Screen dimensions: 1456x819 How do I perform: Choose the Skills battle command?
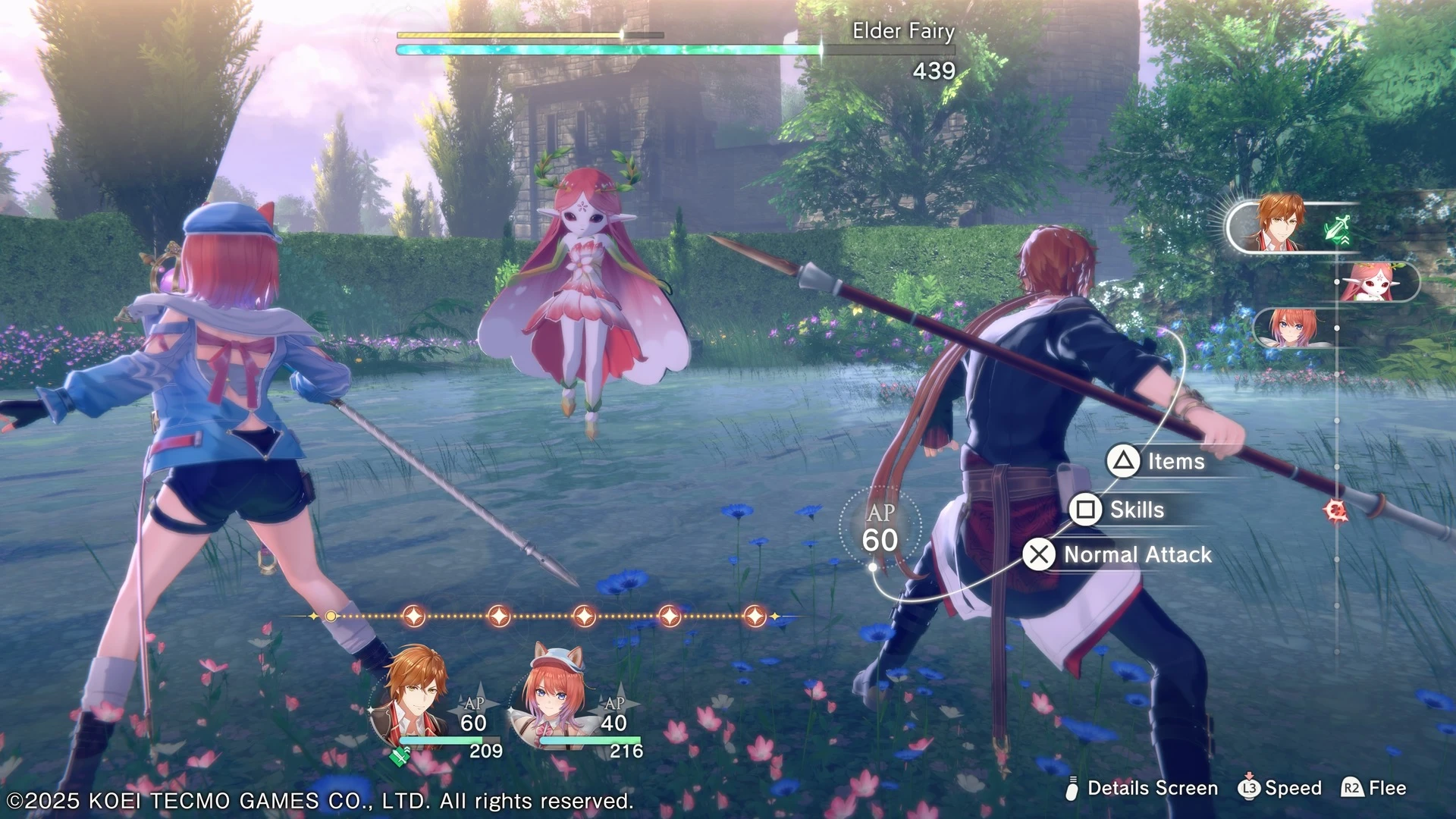(1119, 510)
